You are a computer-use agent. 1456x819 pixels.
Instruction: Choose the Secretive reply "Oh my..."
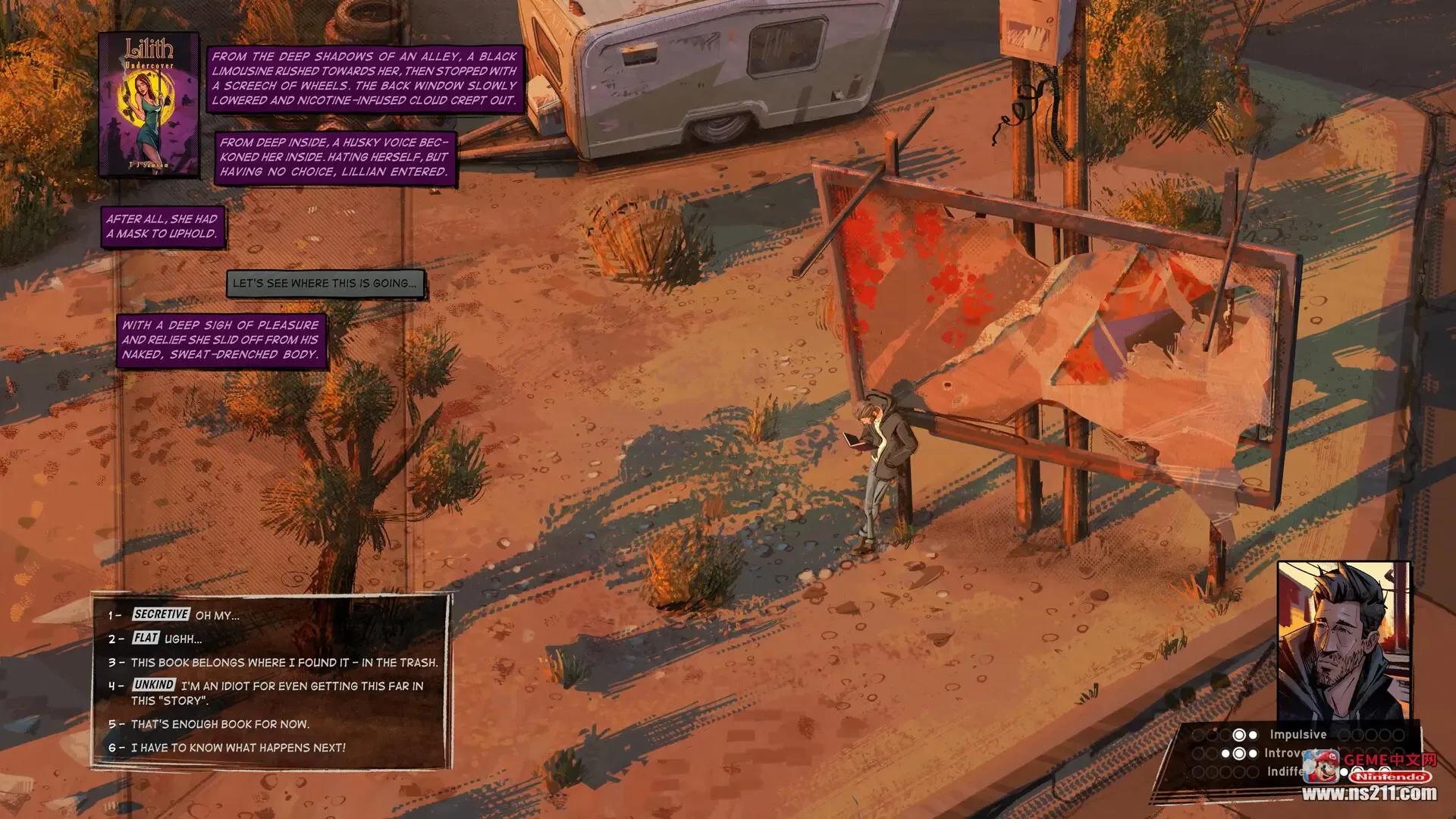point(186,615)
